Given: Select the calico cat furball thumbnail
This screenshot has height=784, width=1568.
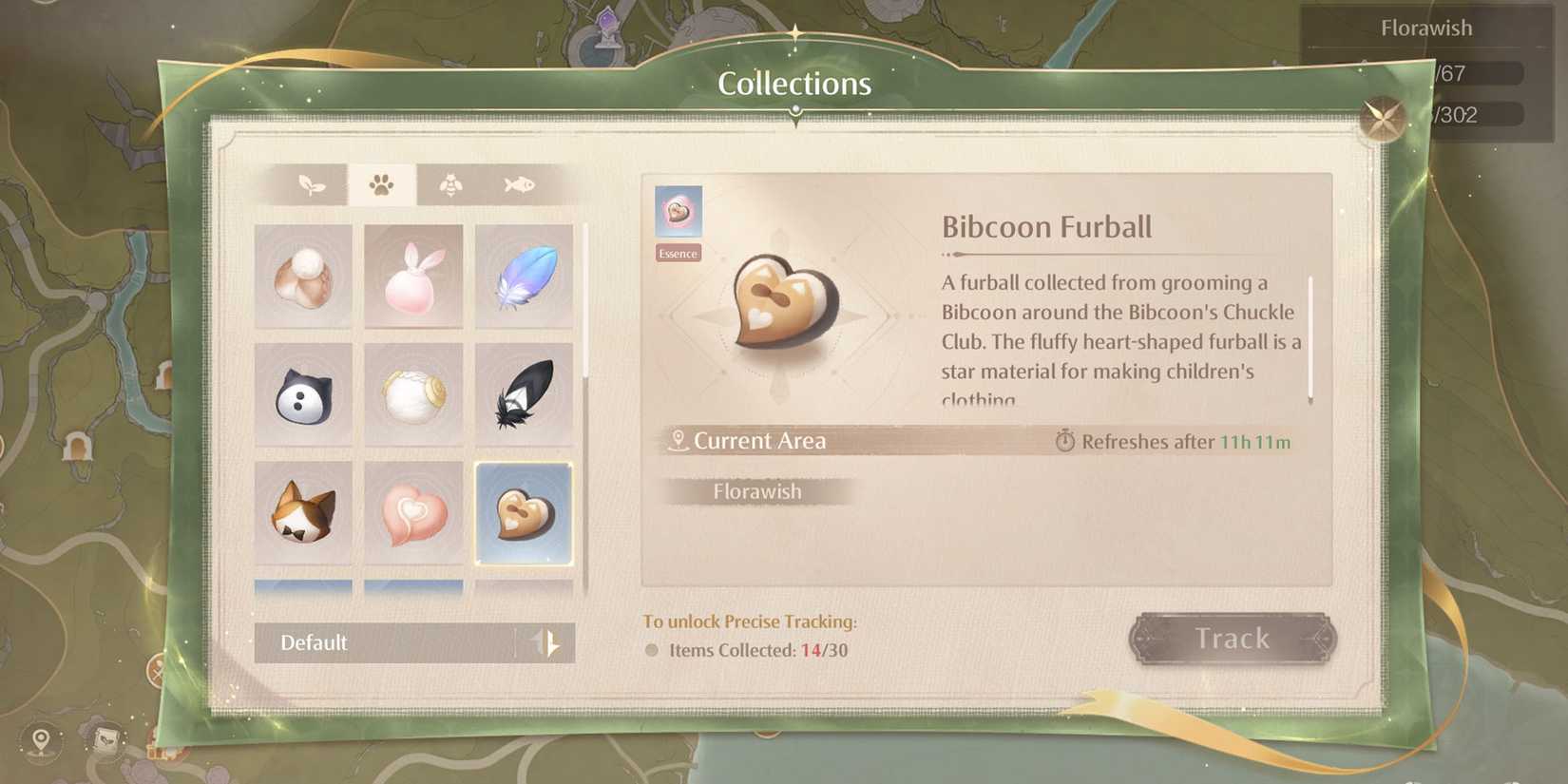Looking at the screenshot, I should (303, 511).
